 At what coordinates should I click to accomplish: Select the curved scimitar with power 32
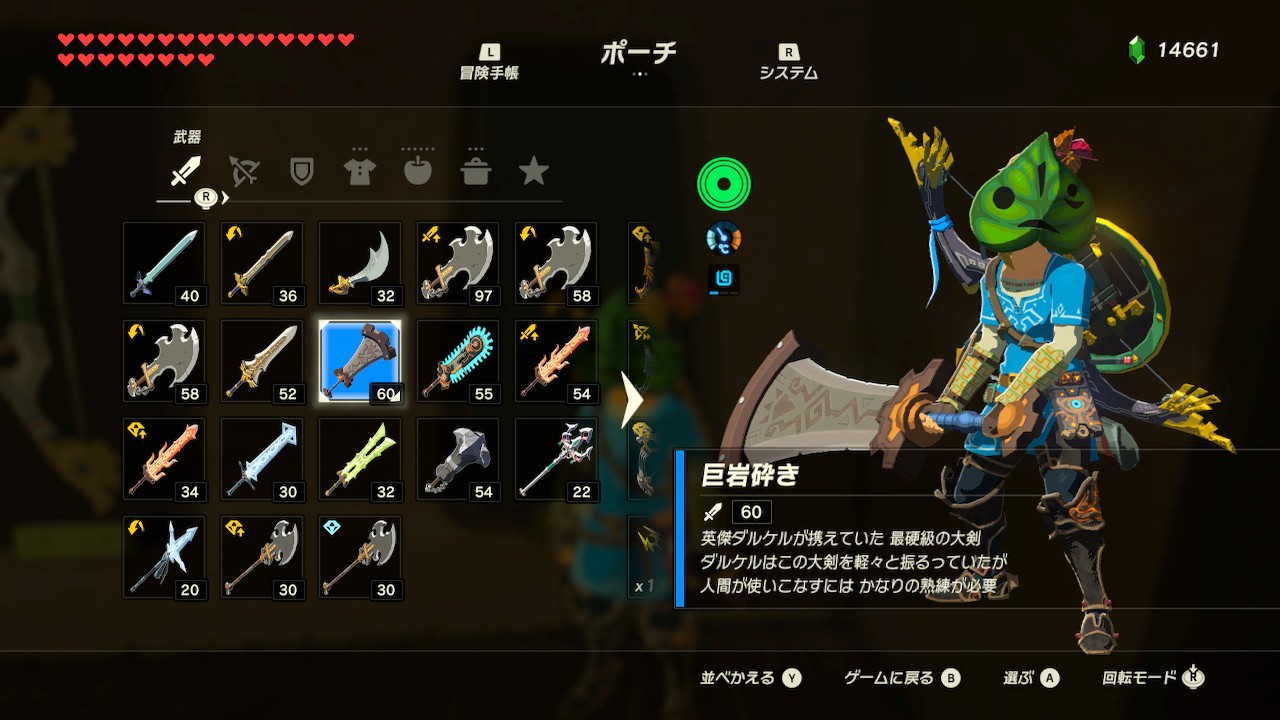click(360, 263)
